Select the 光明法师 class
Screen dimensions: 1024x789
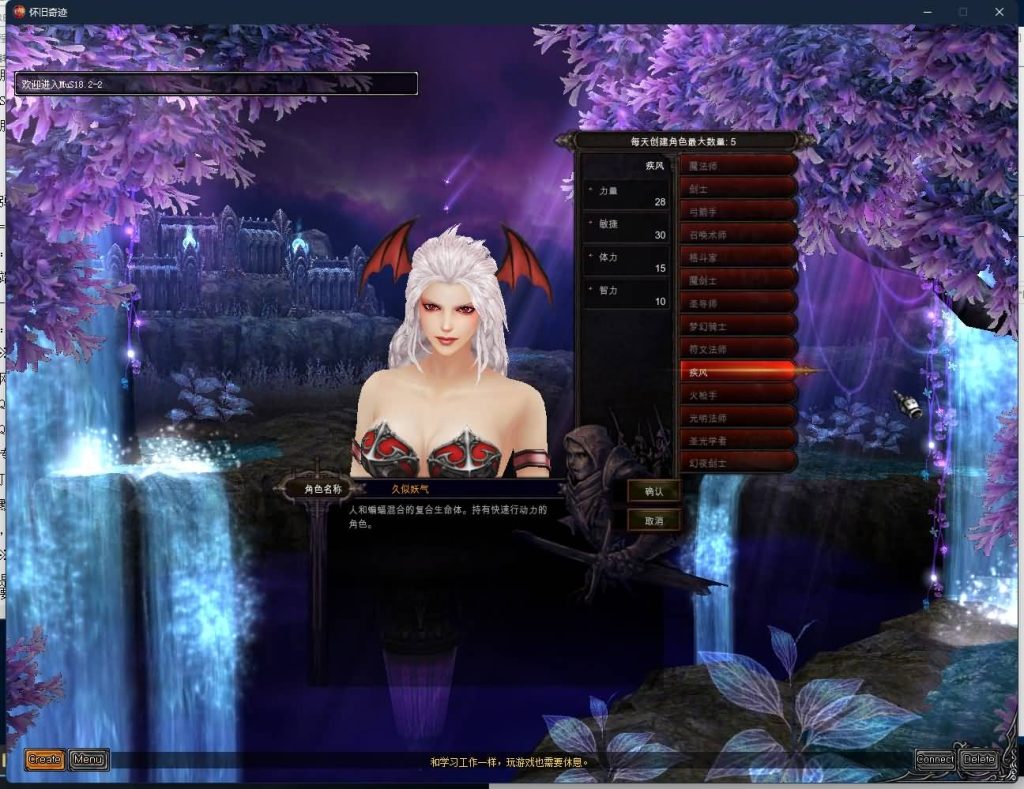coord(738,416)
